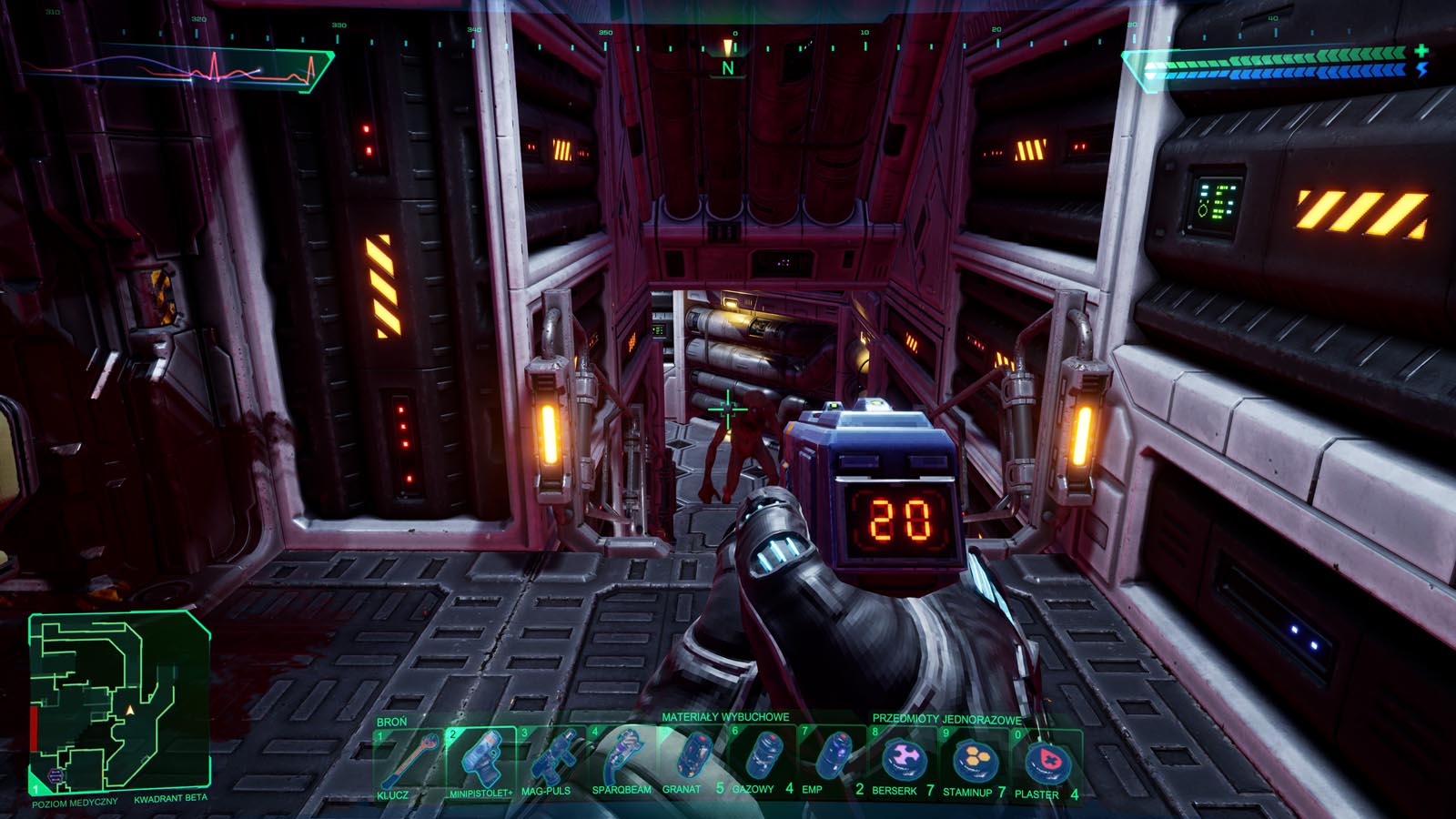Equip the Minipistolet+ in slot 2
The height and width of the screenshot is (819, 1456).
[x=480, y=759]
